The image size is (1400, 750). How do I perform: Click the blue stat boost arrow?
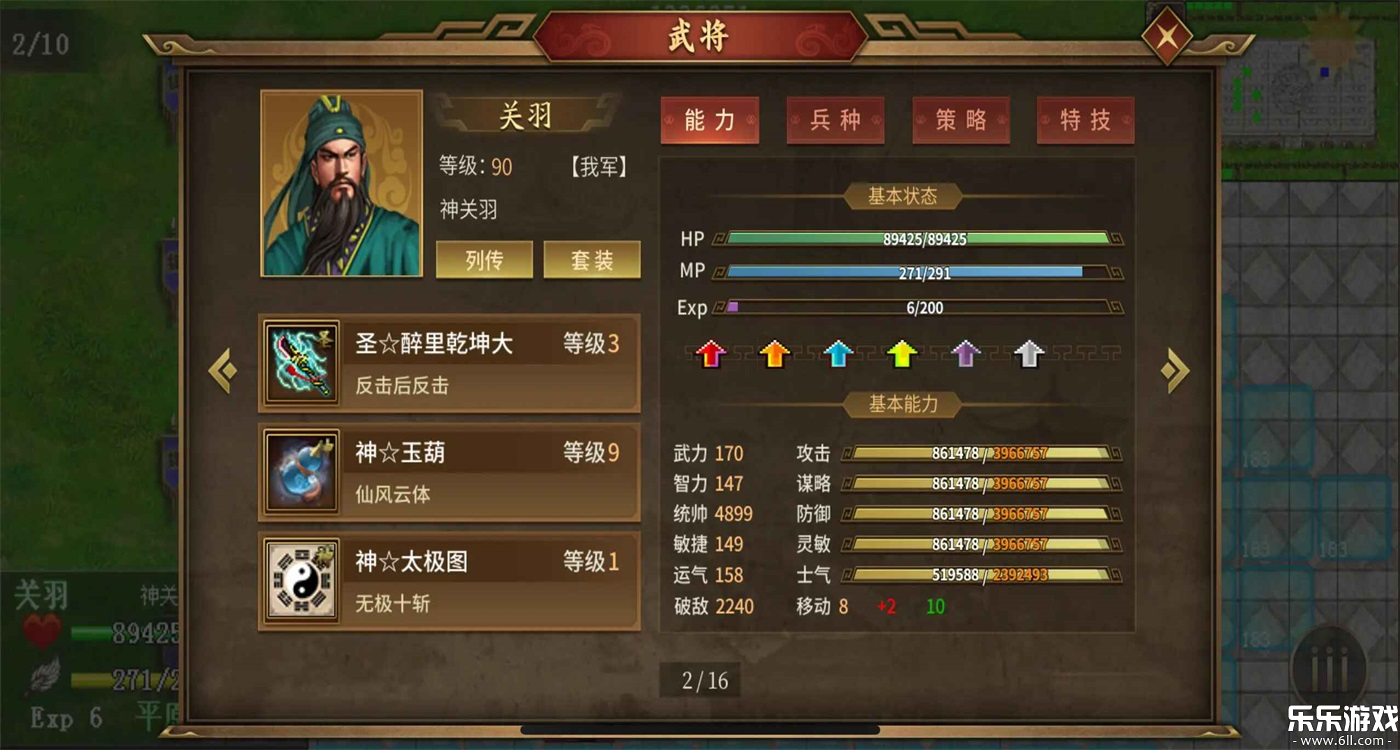click(x=838, y=355)
